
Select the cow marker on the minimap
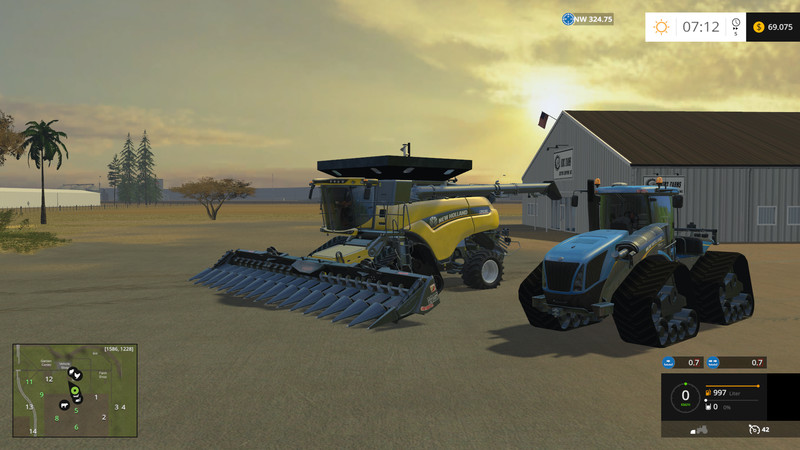[x=65, y=405]
